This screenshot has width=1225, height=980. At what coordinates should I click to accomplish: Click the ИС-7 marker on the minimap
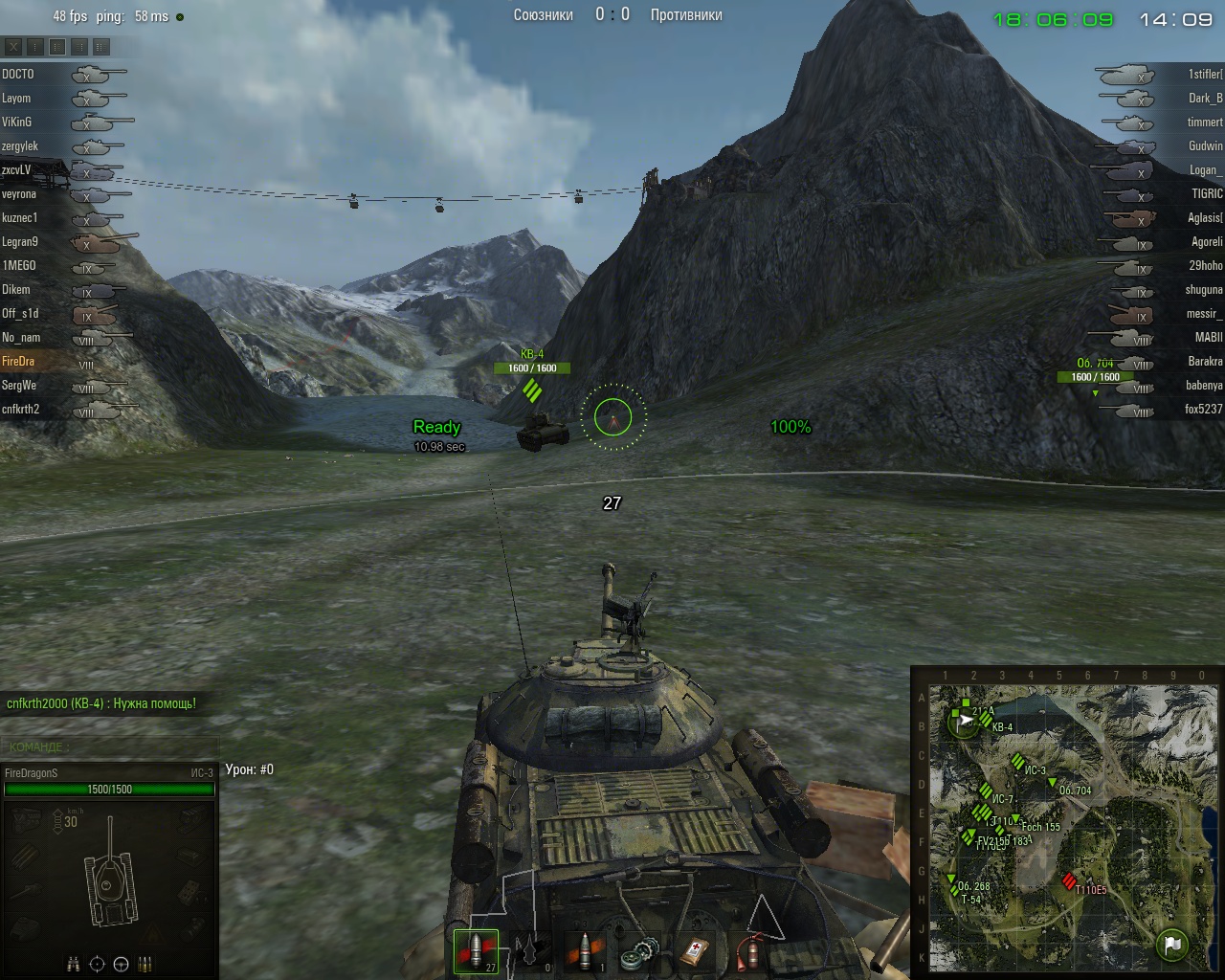click(x=986, y=791)
